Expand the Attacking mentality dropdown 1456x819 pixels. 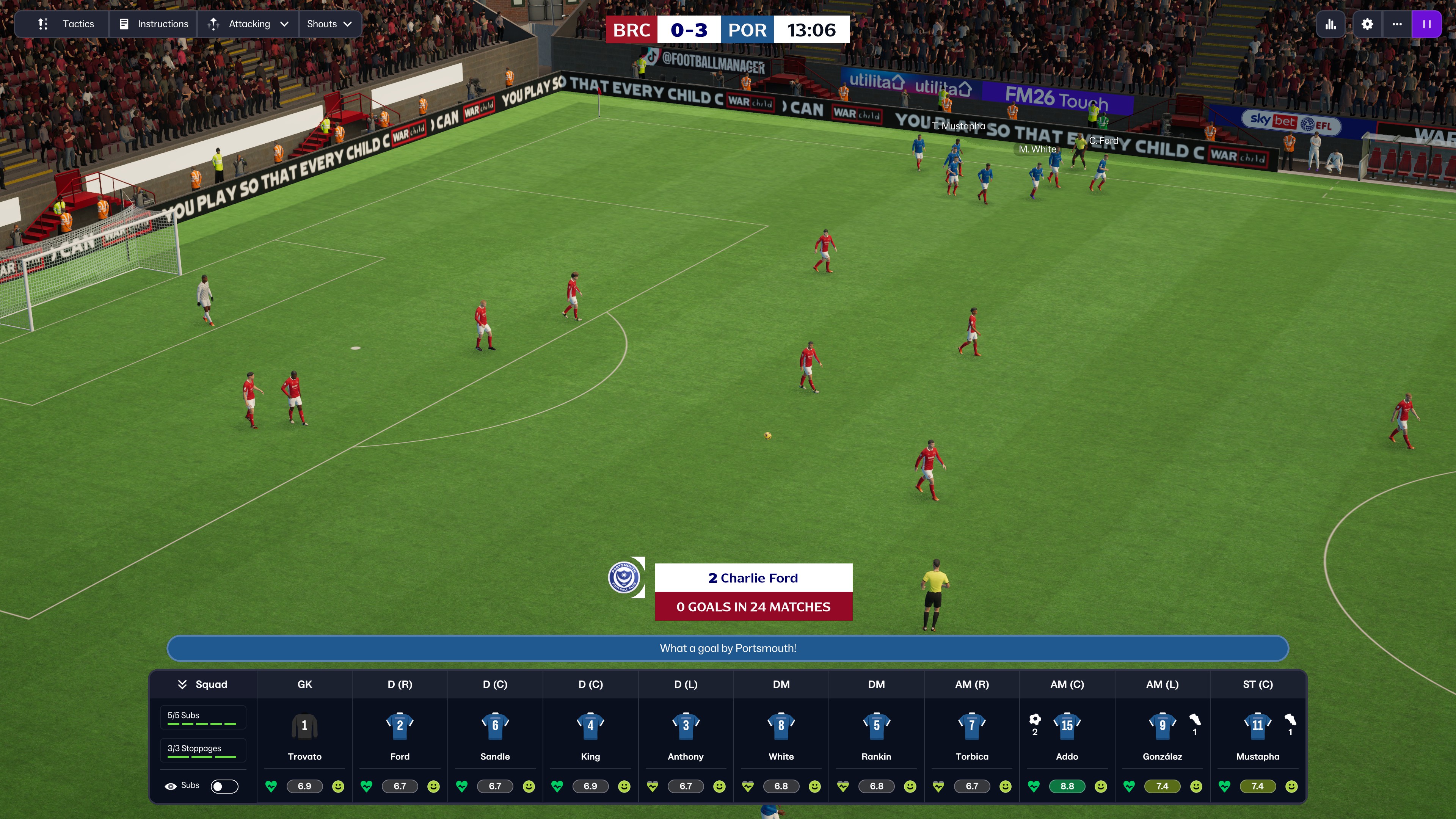tap(249, 24)
